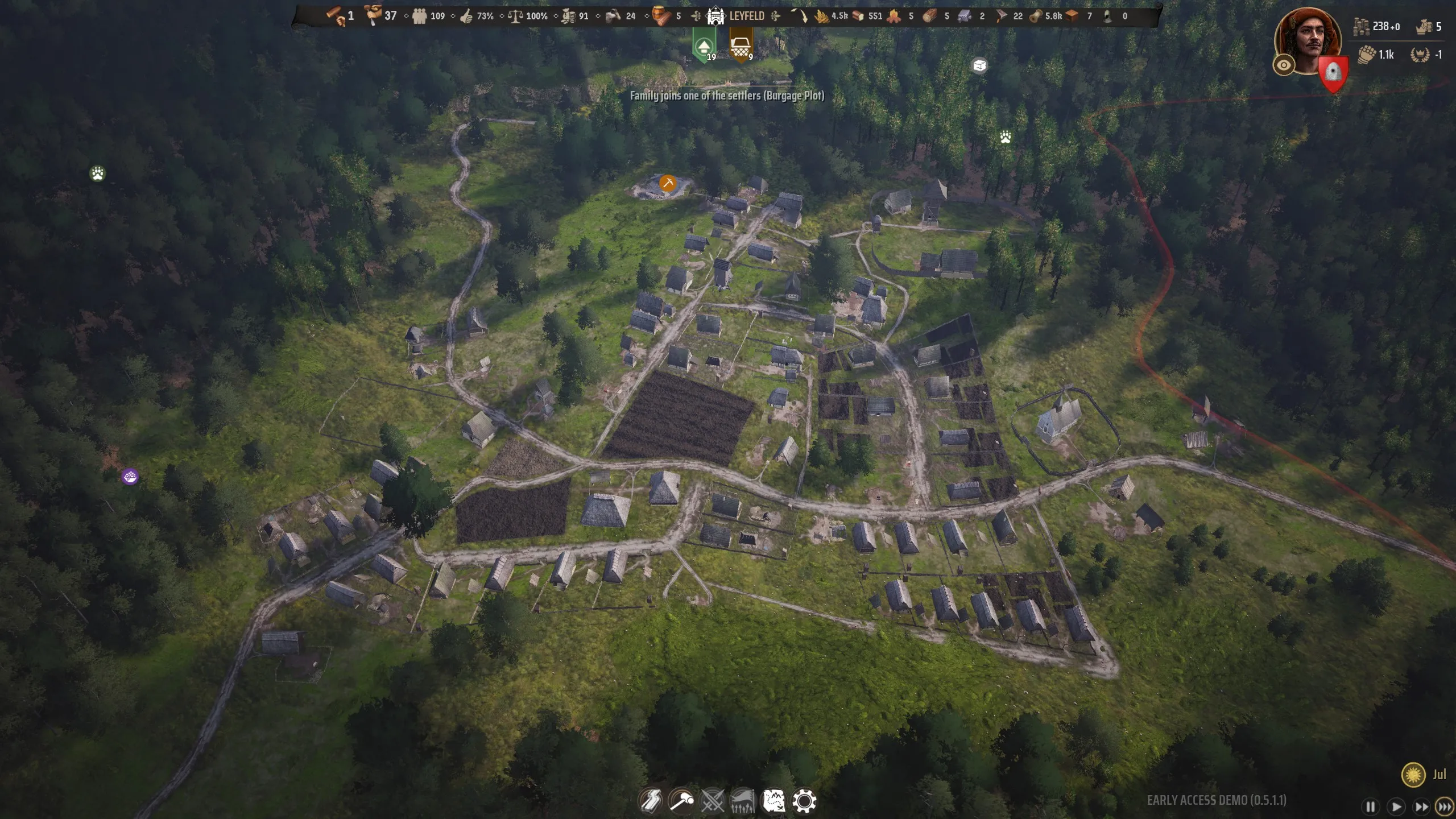Open the hammer construction menu

coord(681,801)
